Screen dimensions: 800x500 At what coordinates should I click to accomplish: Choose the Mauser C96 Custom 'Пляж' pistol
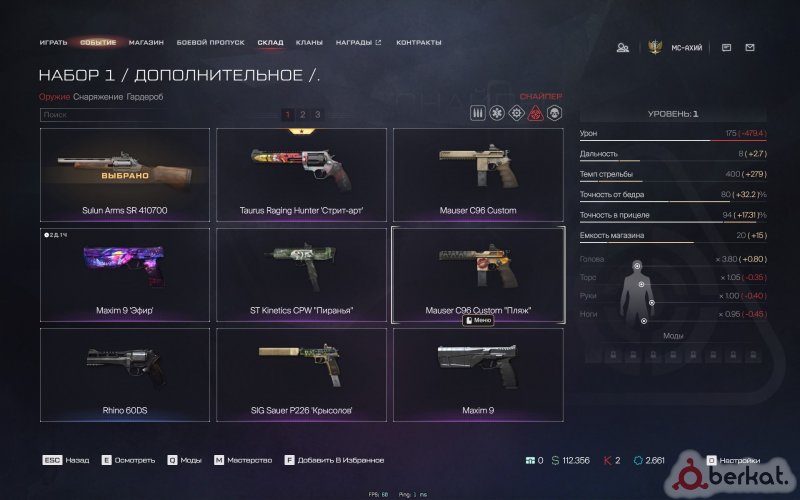coord(477,275)
